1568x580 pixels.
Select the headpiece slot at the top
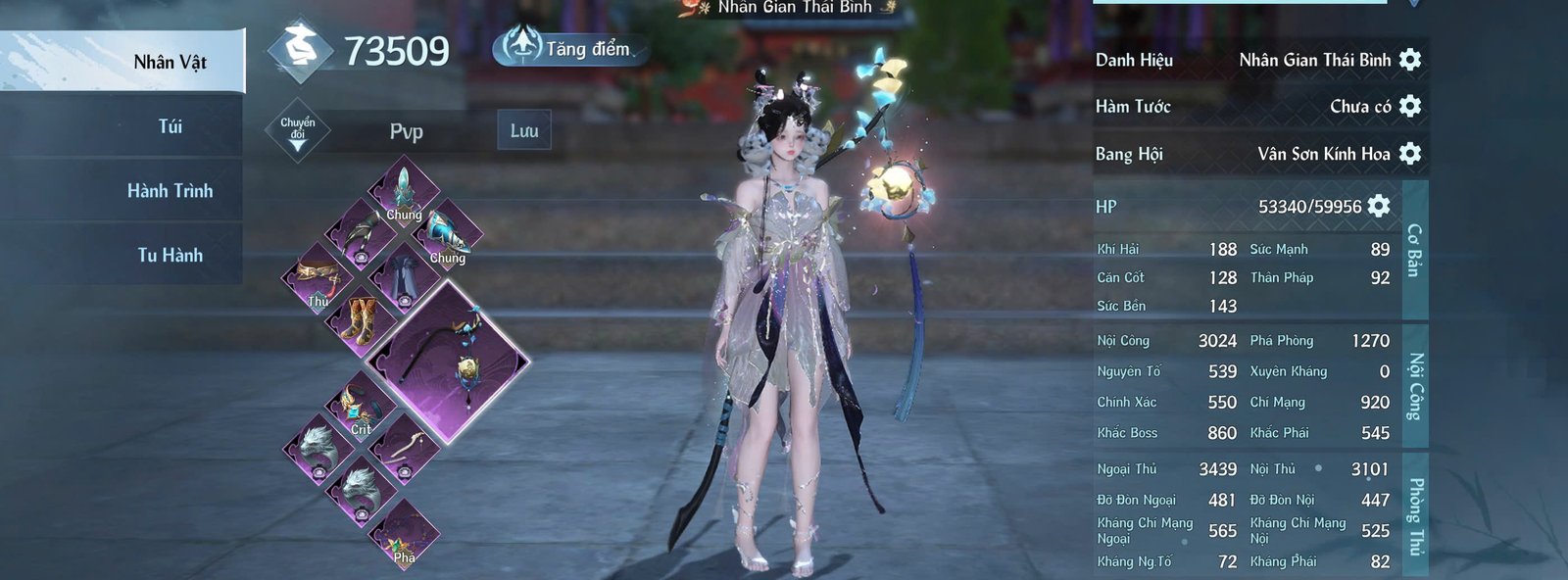403,191
